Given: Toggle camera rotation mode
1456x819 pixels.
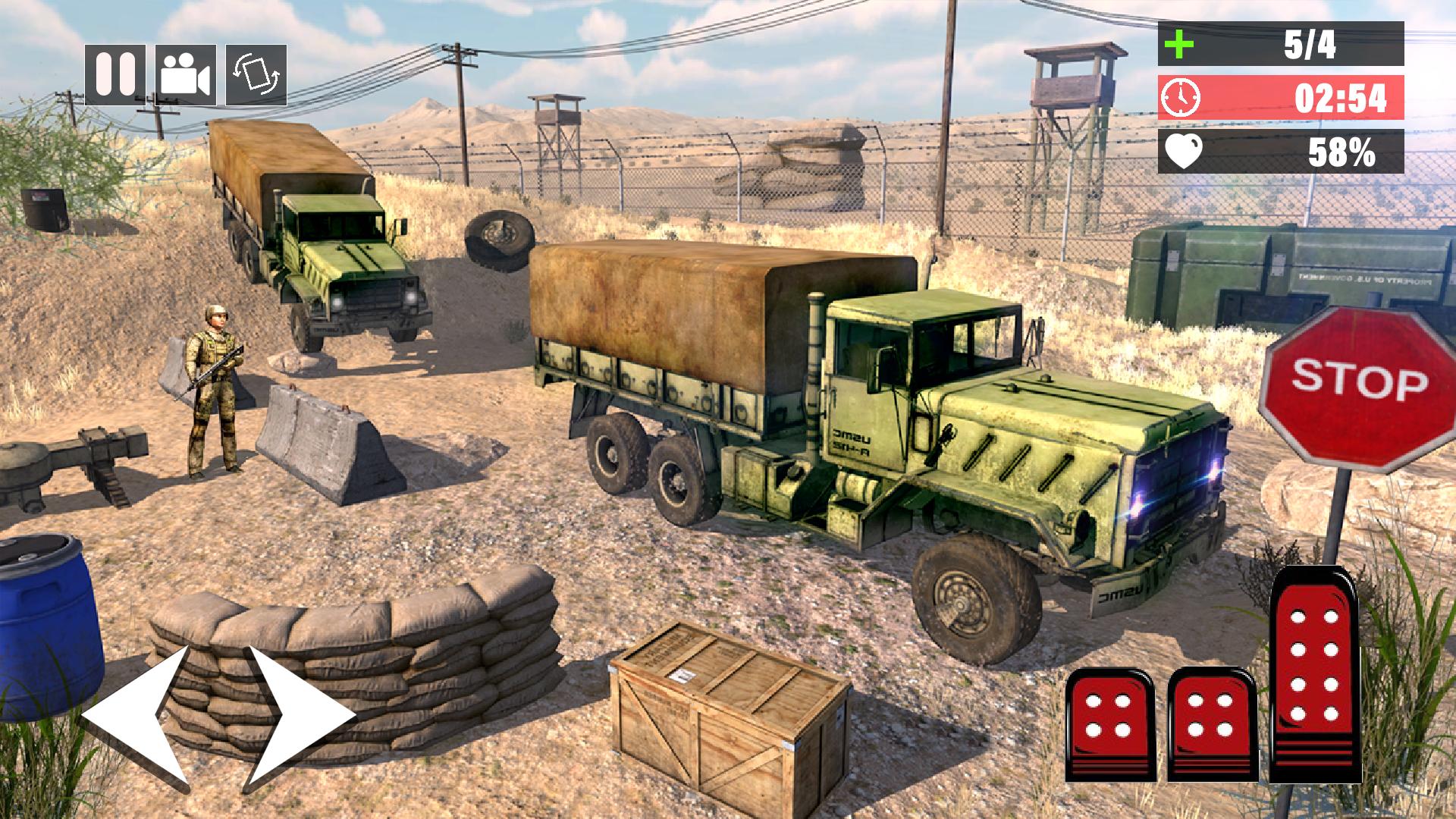Looking at the screenshot, I should pos(256,73).
